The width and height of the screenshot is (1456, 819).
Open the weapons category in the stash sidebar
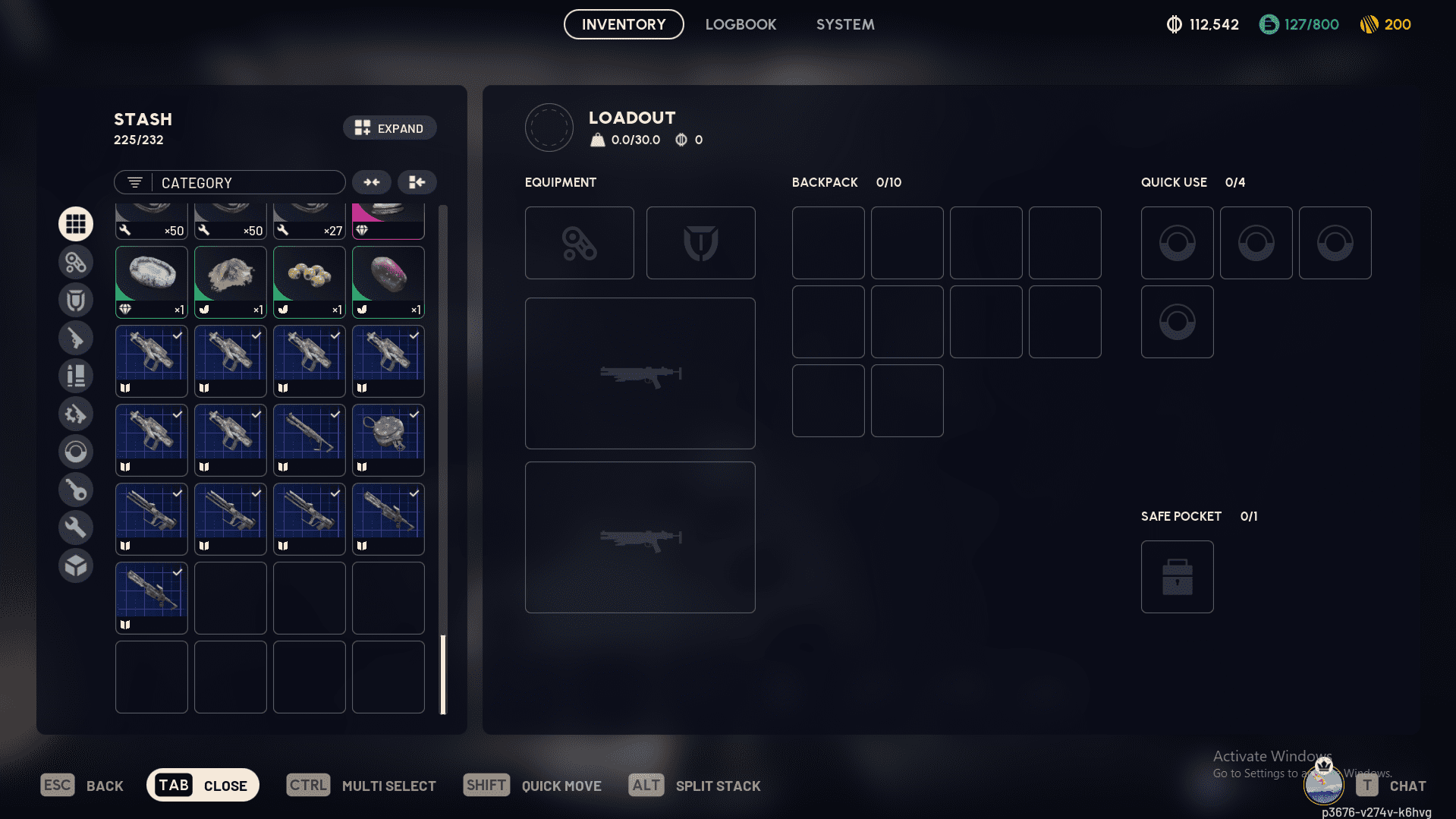(x=76, y=337)
